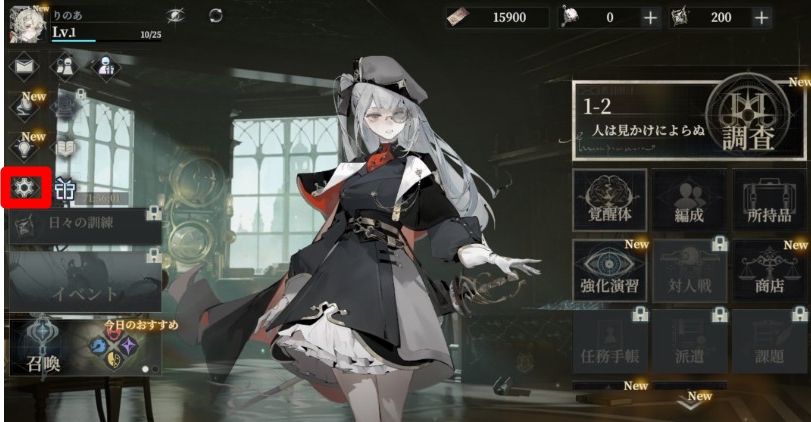Click the player avatar portrait

pos(24,24)
